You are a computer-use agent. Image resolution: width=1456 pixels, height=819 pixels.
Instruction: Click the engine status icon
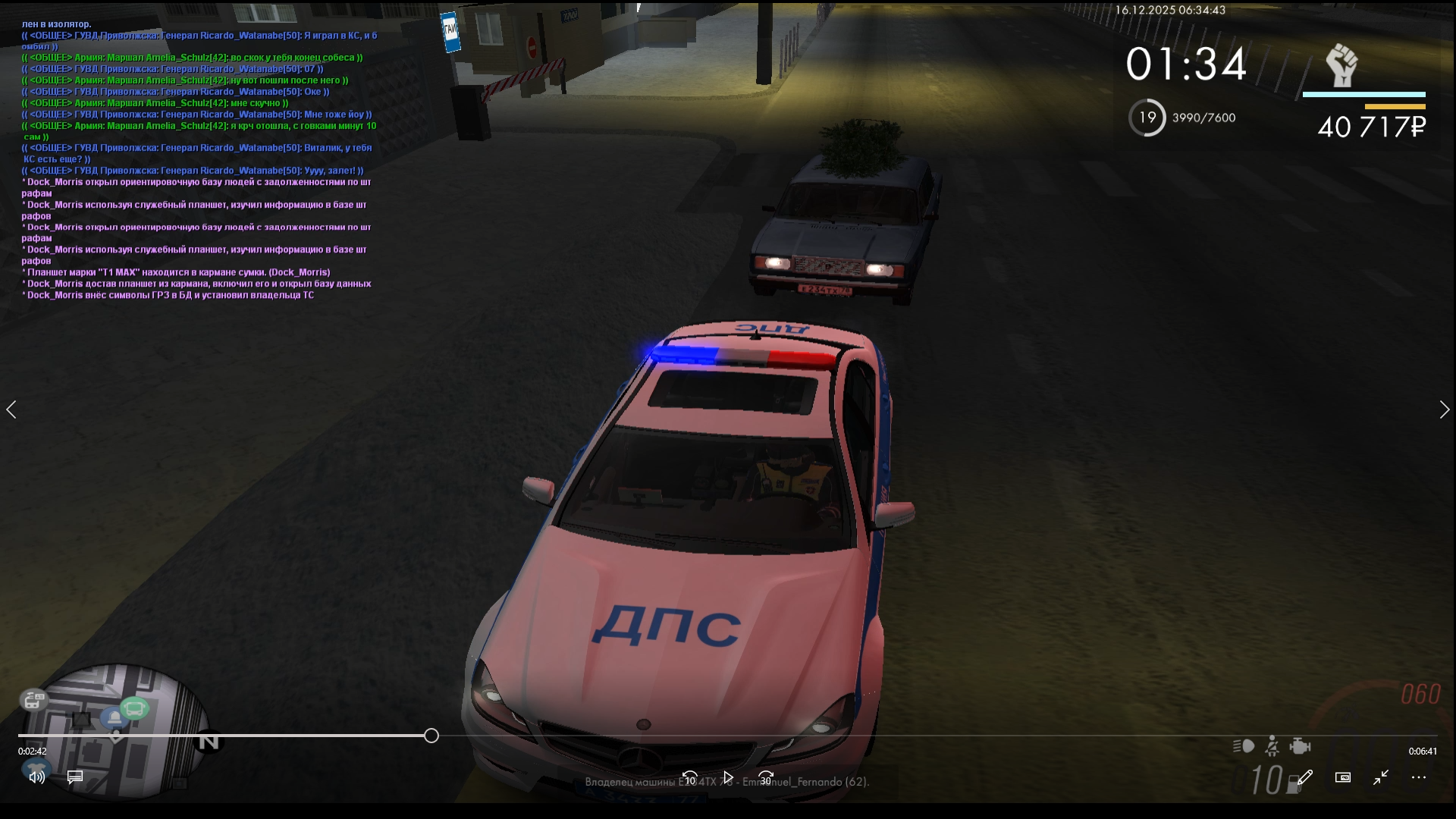coord(1300,747)
